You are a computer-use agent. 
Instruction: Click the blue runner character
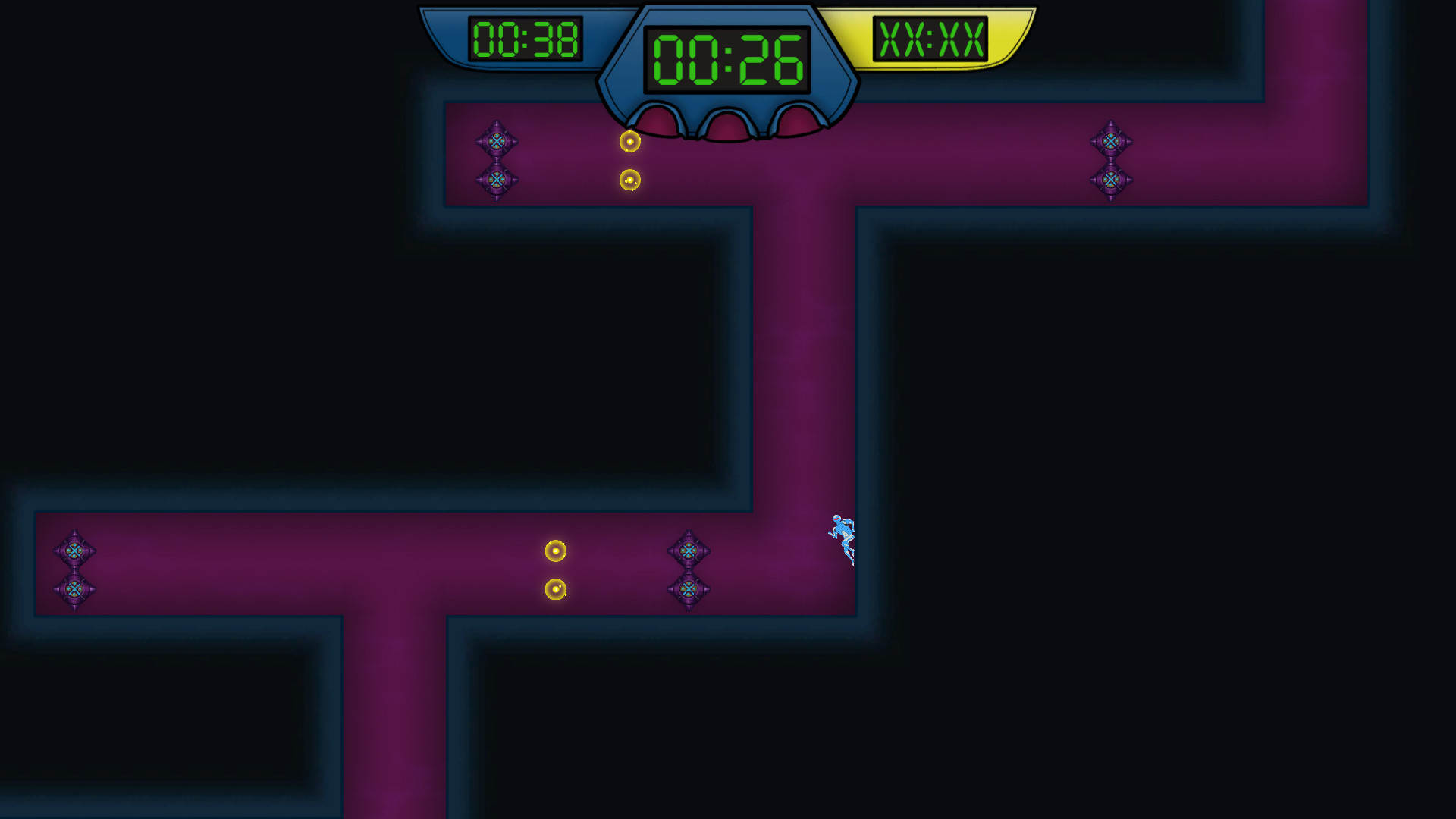(843, 535)
